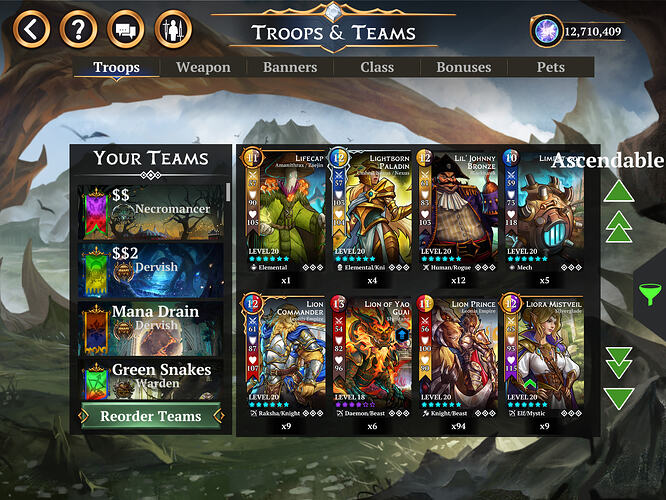Screen dimensions: 666x500
Task: Switch to the Weapon tab
Action: (203, 68)
